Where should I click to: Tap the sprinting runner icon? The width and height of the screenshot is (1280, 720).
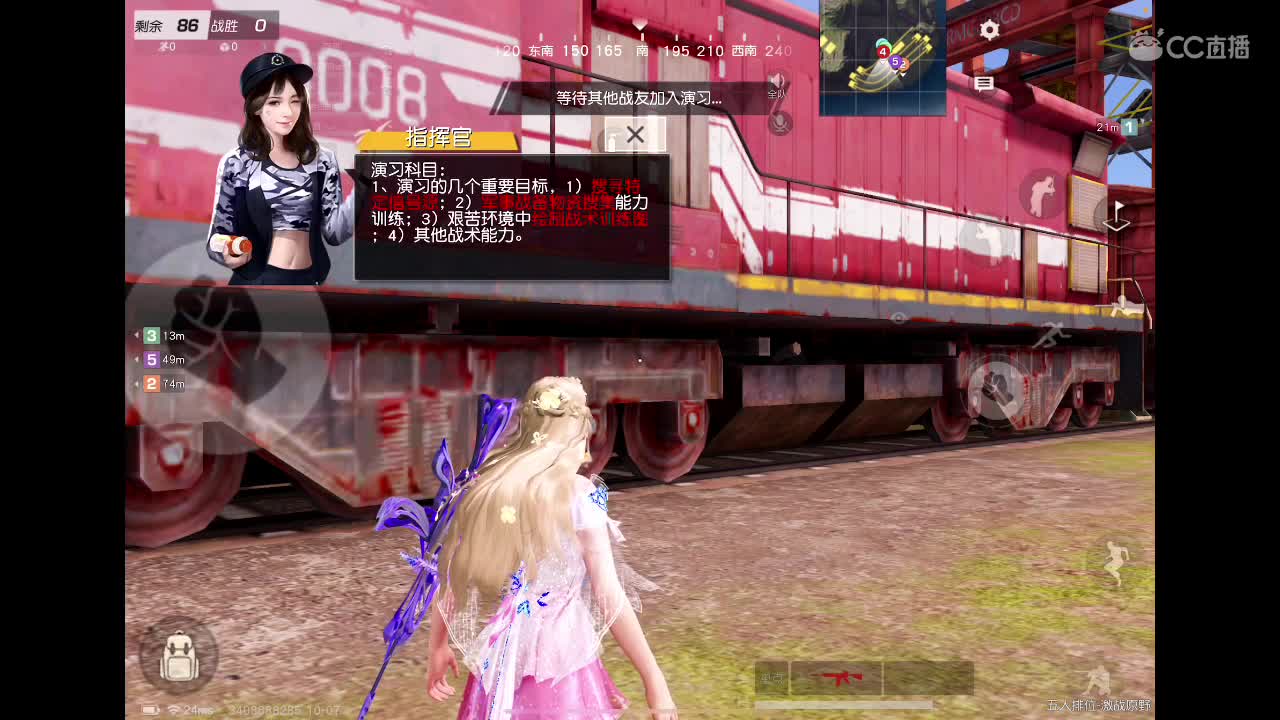pos(1054,334)
